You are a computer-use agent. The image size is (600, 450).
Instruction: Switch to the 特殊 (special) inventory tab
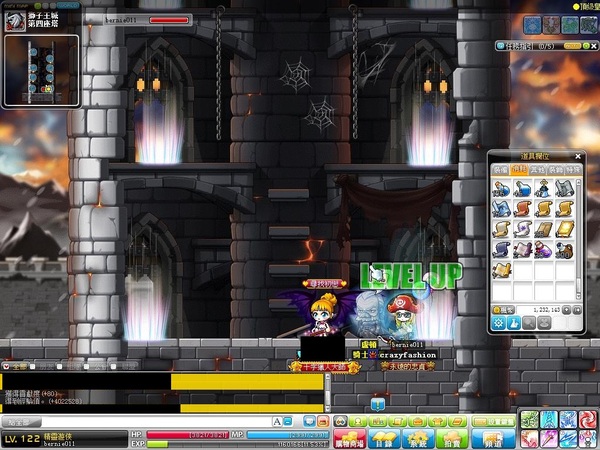click(x=574, y=171)
